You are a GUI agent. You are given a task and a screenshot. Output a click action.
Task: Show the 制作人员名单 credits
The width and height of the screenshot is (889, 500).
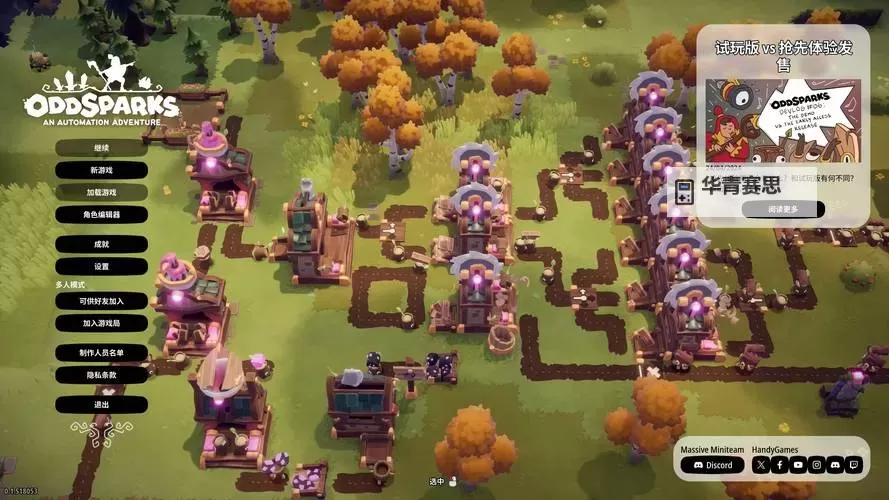click(x=101, y=353)
